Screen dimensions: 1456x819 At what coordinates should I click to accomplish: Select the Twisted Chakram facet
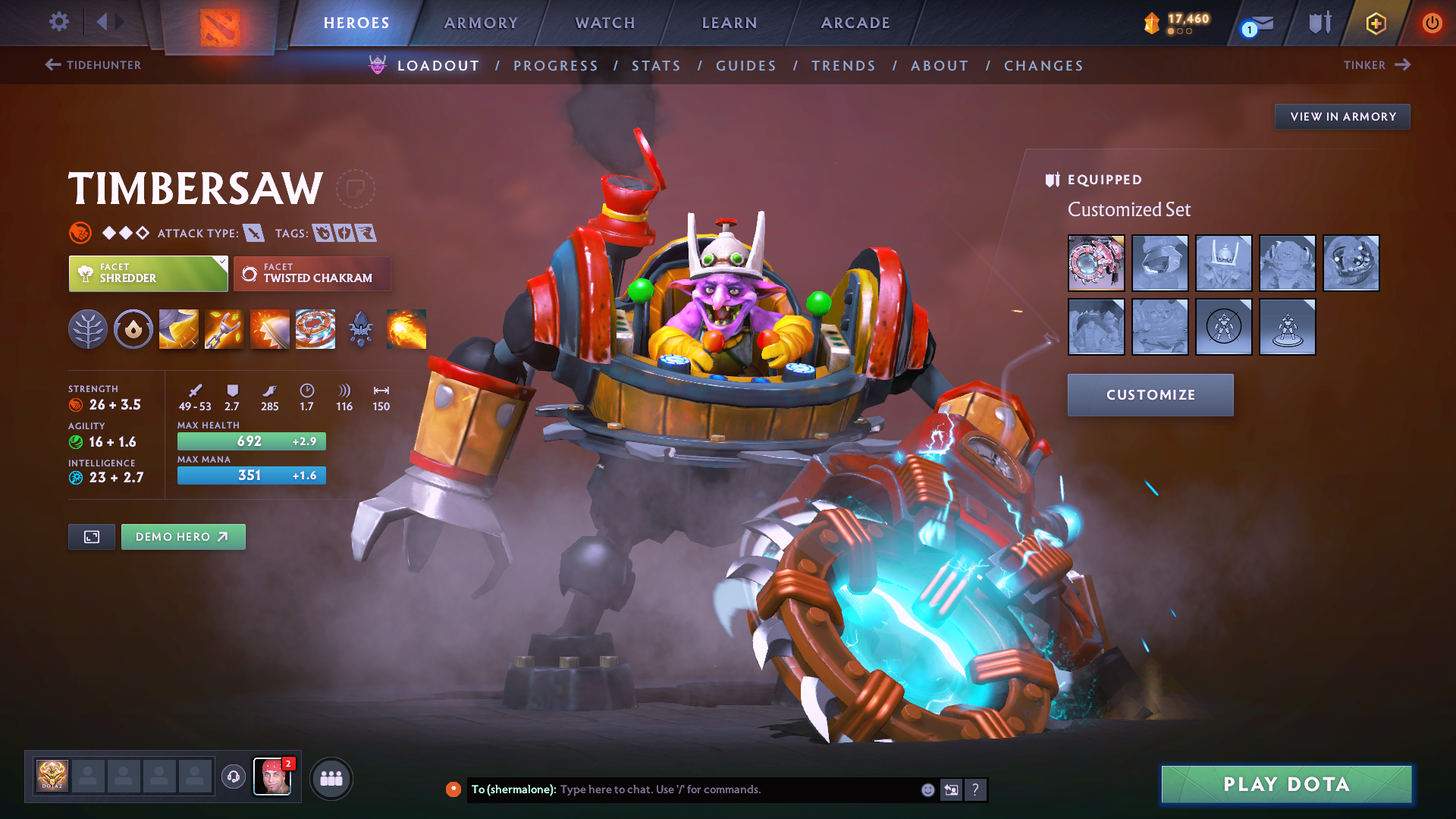(x=312, y=274)
